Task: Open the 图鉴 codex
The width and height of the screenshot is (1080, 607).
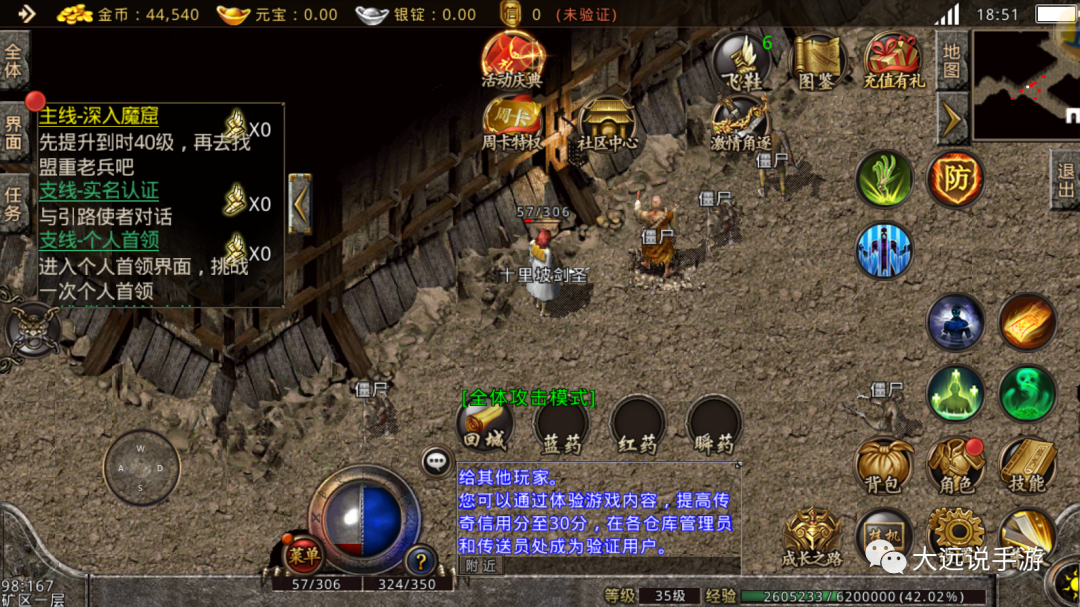Action: tap(817, 62)
